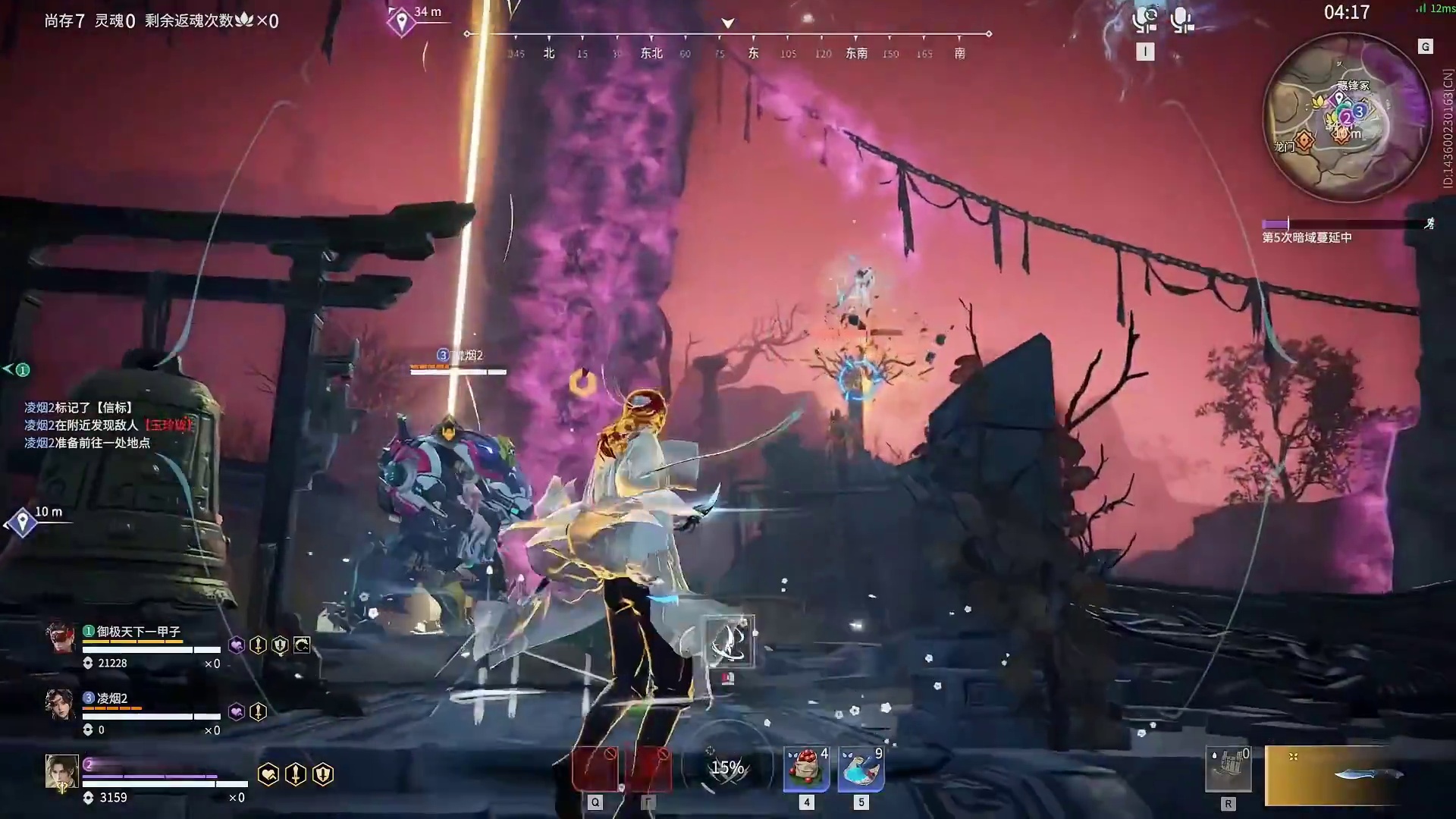Click your gold shield buff icon

pyautogui.click(x=323, y=774)
